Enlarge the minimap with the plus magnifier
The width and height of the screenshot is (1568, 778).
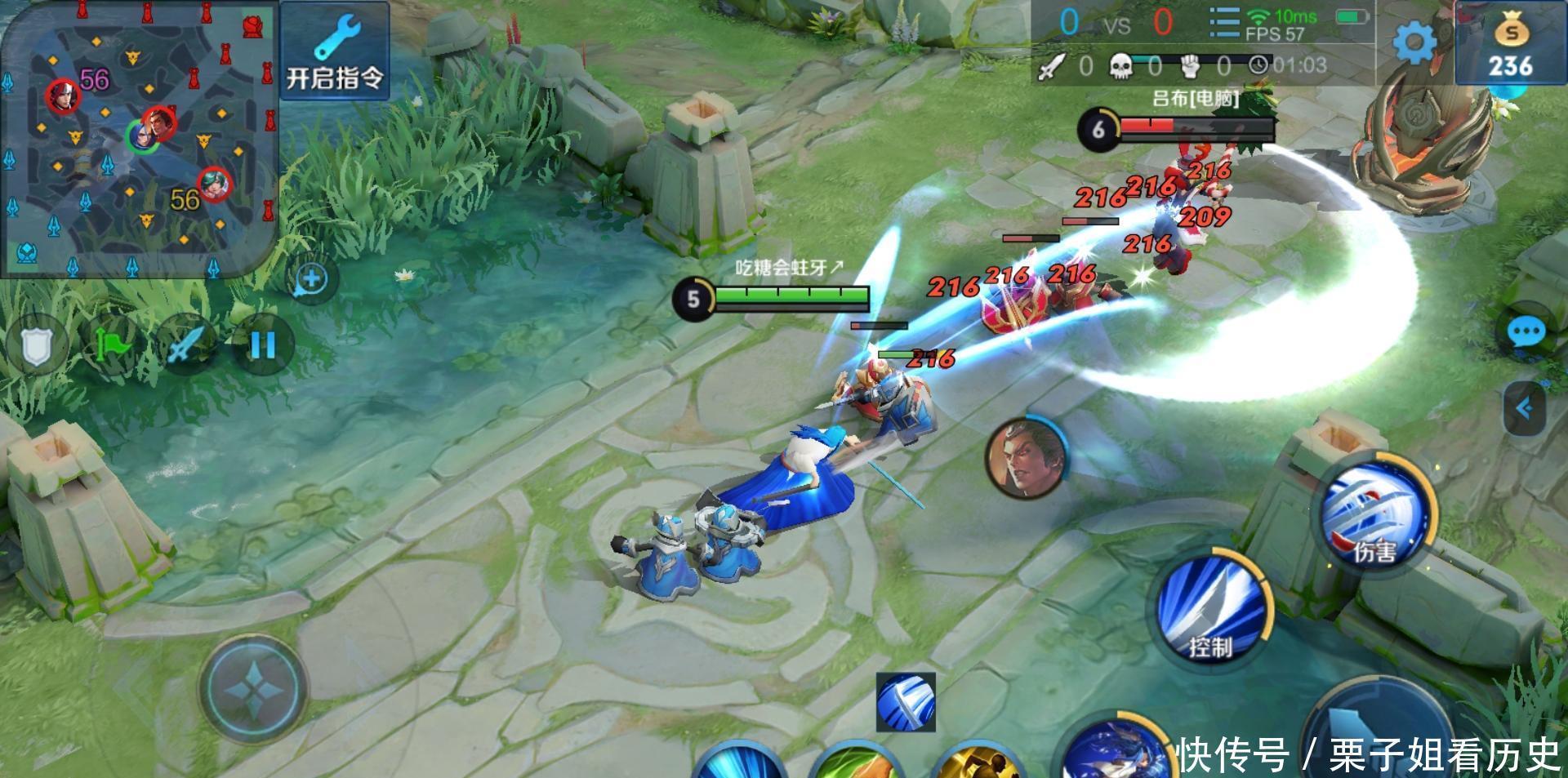click(x=311, y=279)
